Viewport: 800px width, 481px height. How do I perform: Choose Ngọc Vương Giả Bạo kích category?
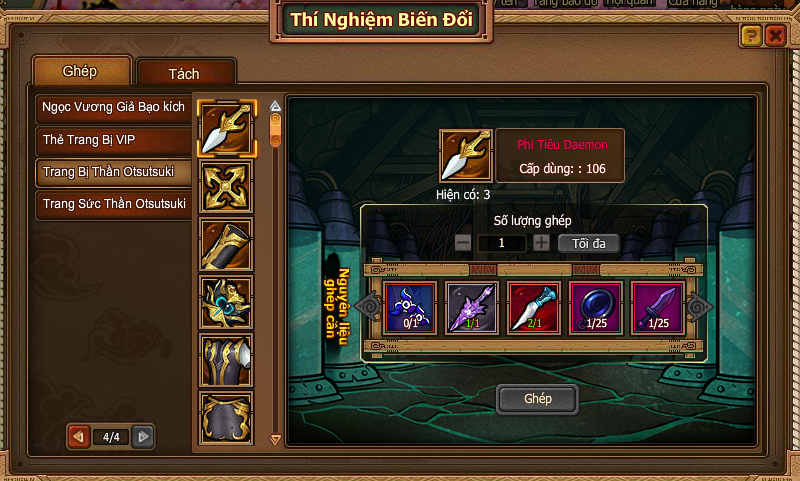[113, 106]
